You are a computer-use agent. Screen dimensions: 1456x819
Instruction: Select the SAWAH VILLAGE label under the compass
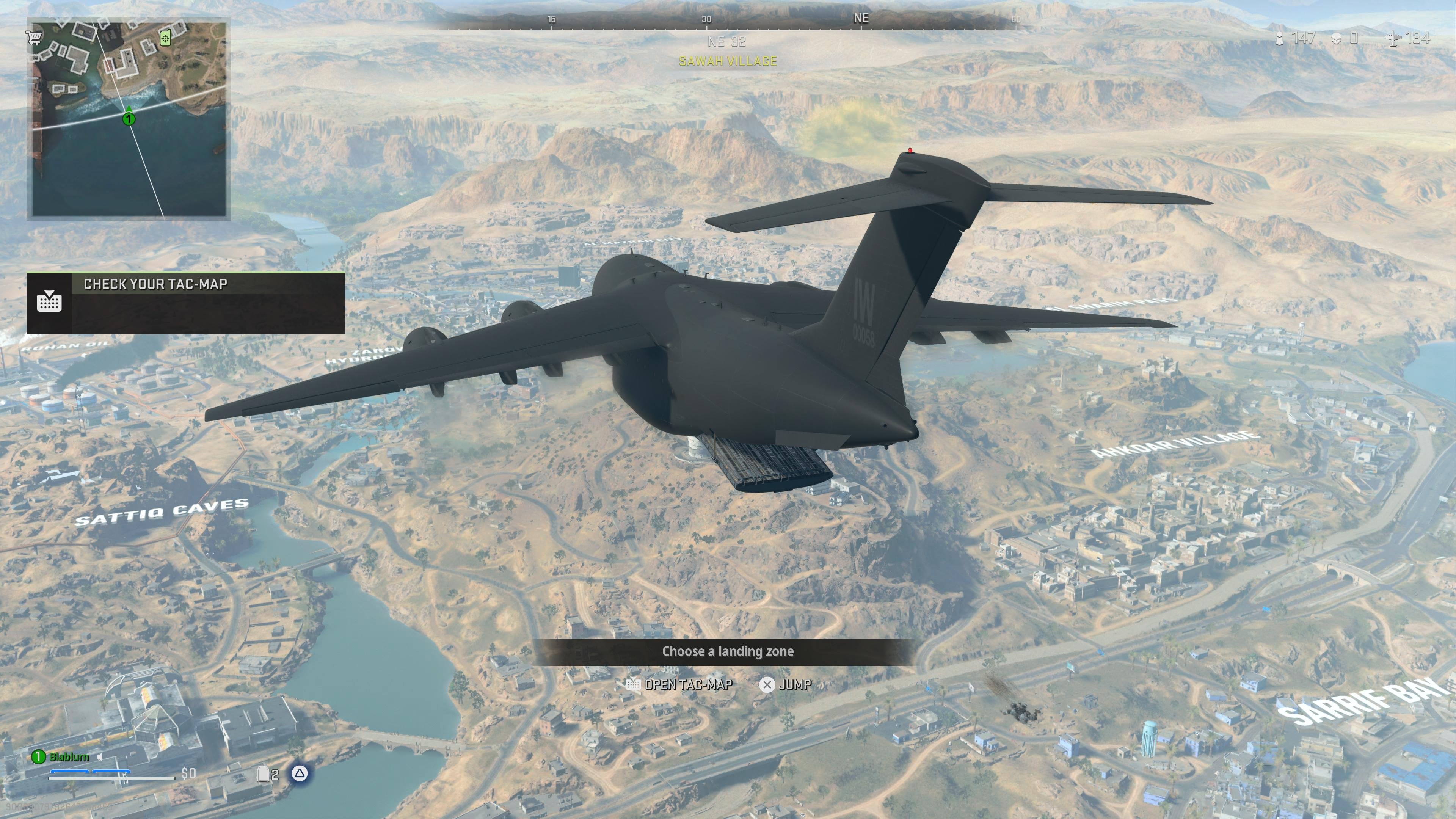pos(728,63)
